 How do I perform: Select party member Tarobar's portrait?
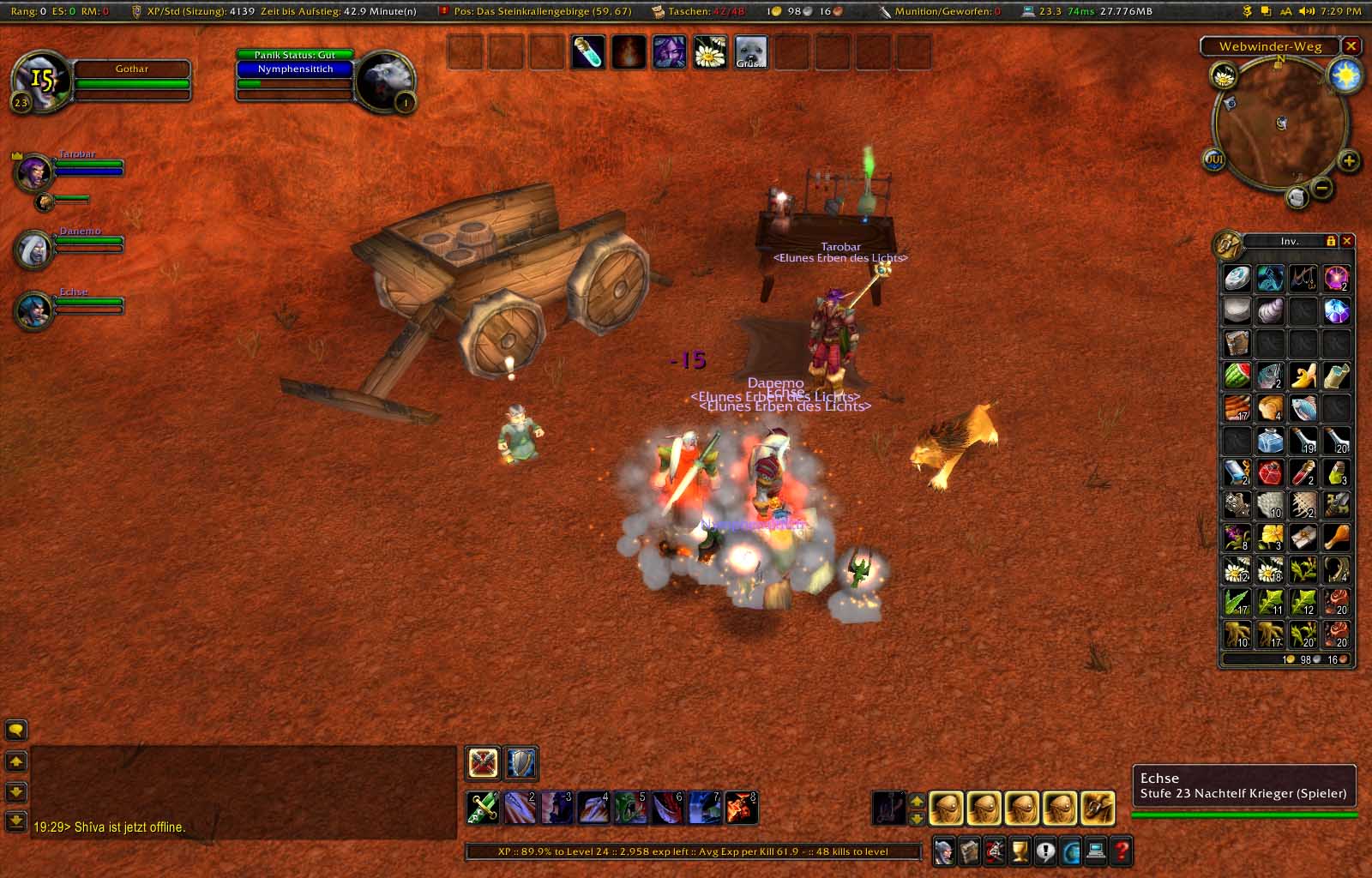coord(34,172)
